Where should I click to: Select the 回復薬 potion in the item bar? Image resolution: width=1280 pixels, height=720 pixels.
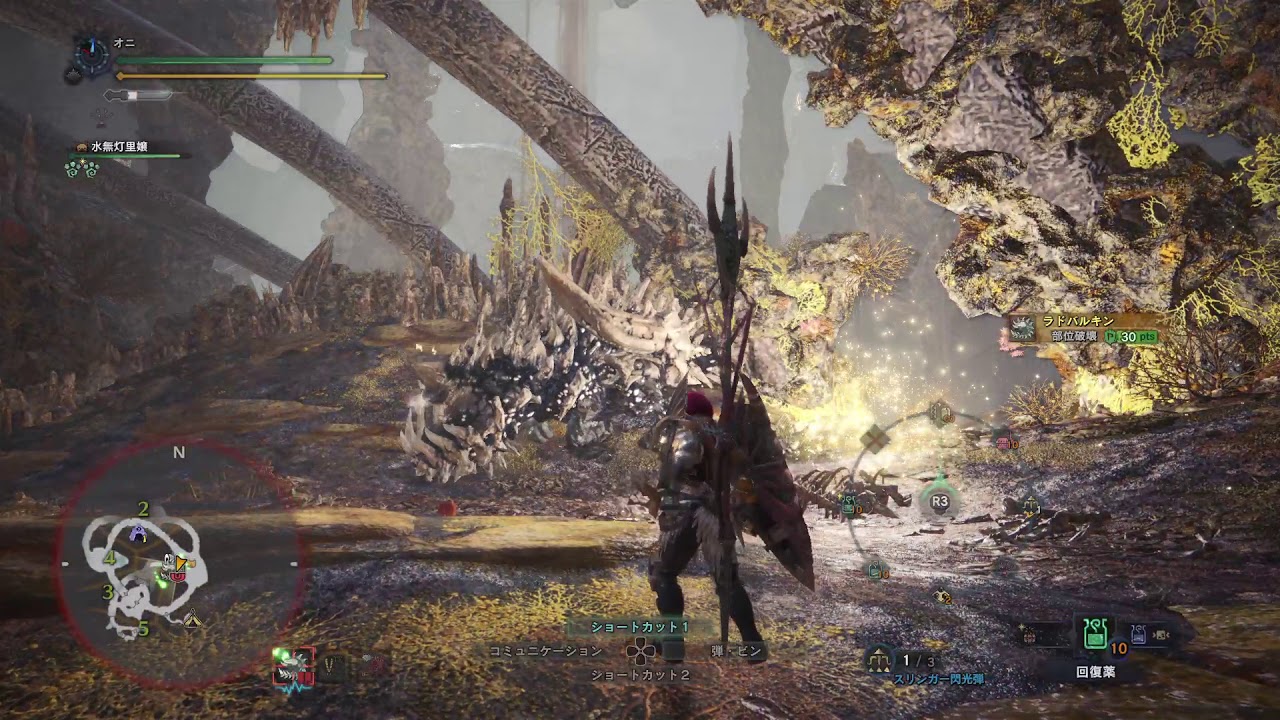pos(1095,632)
